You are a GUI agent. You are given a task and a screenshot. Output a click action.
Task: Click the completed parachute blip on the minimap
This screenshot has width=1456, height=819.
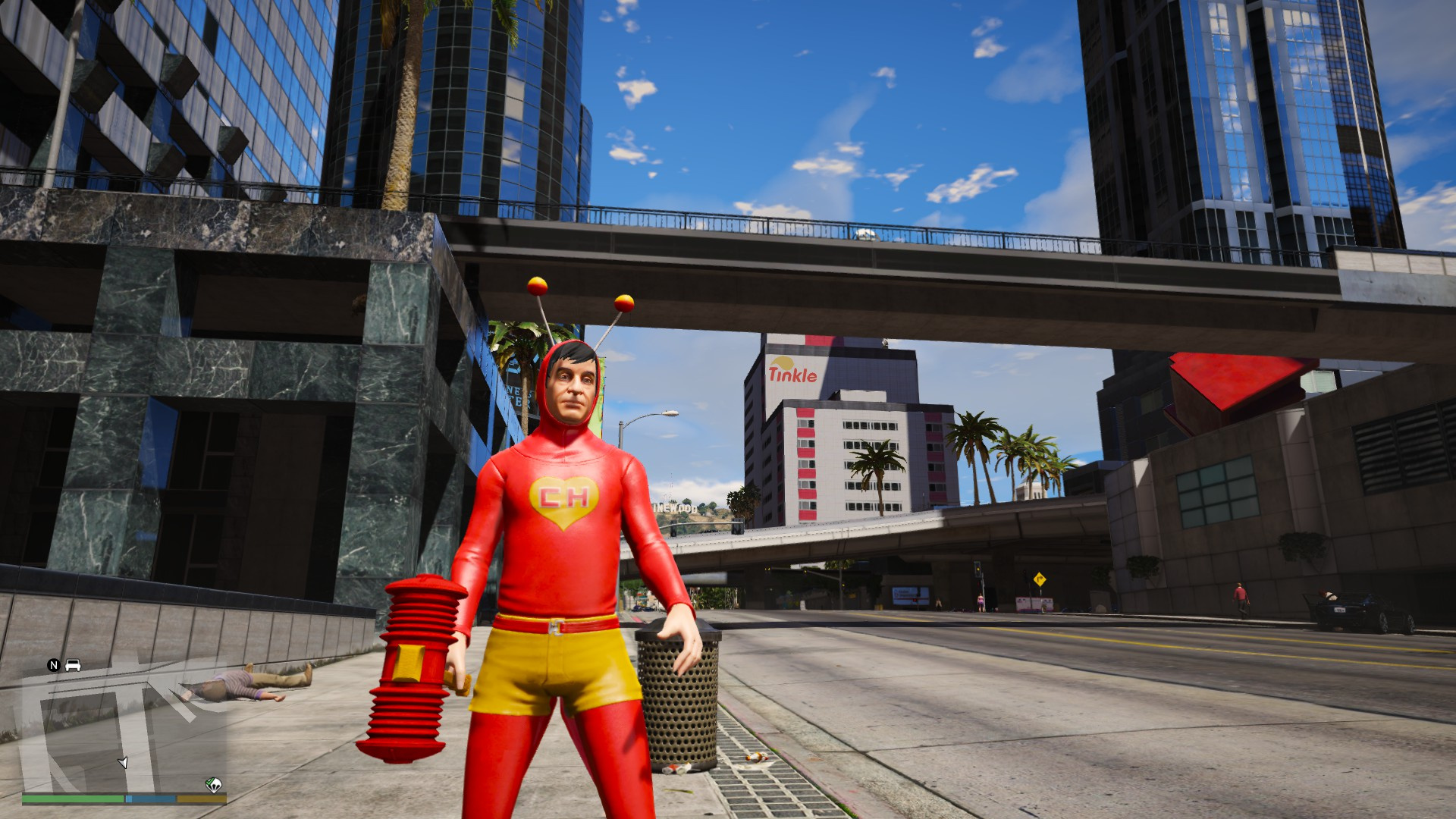click(214, 785)
